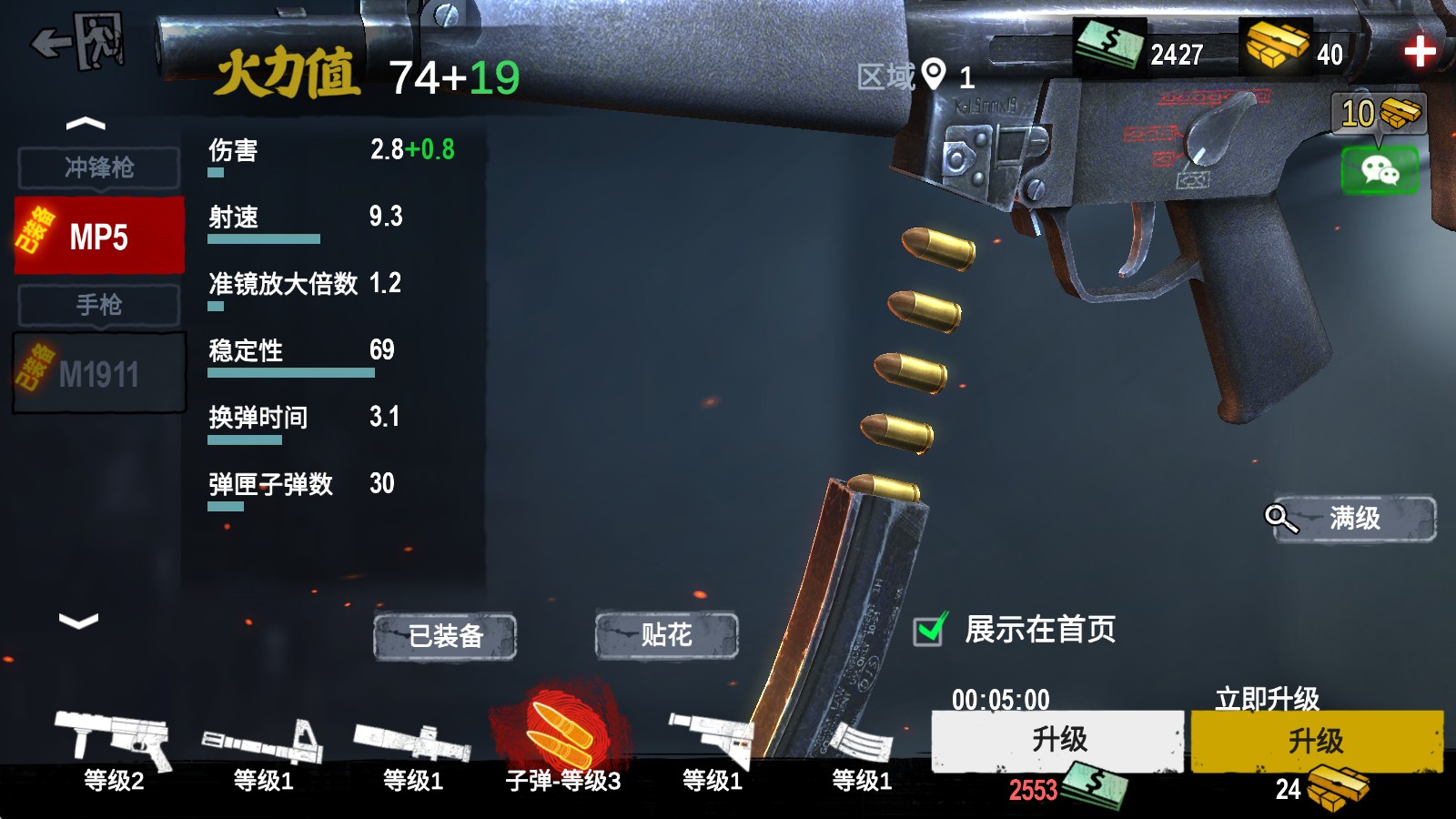Click the red plus icon to buy currency
The image size is (1456, 819).
[x=1420, y=52]
